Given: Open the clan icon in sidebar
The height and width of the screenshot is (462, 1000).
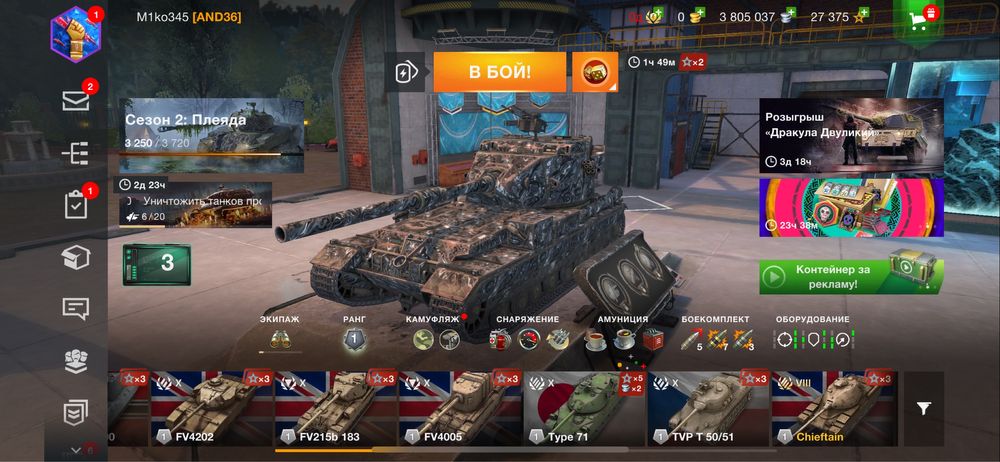Looking at the screenshot, I should click(x=76, y=360).
